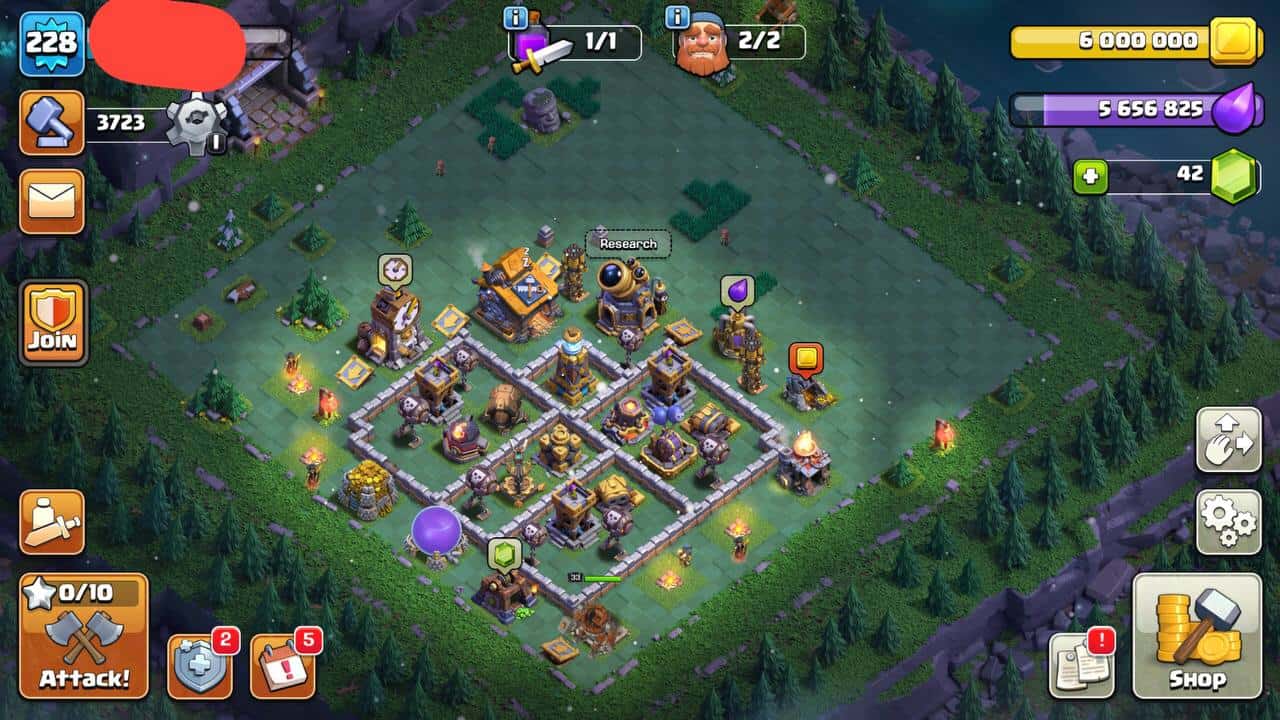Open the layout editor hand button
The height and width of the screenshot is (720, 1280).
click(1228, 440)
